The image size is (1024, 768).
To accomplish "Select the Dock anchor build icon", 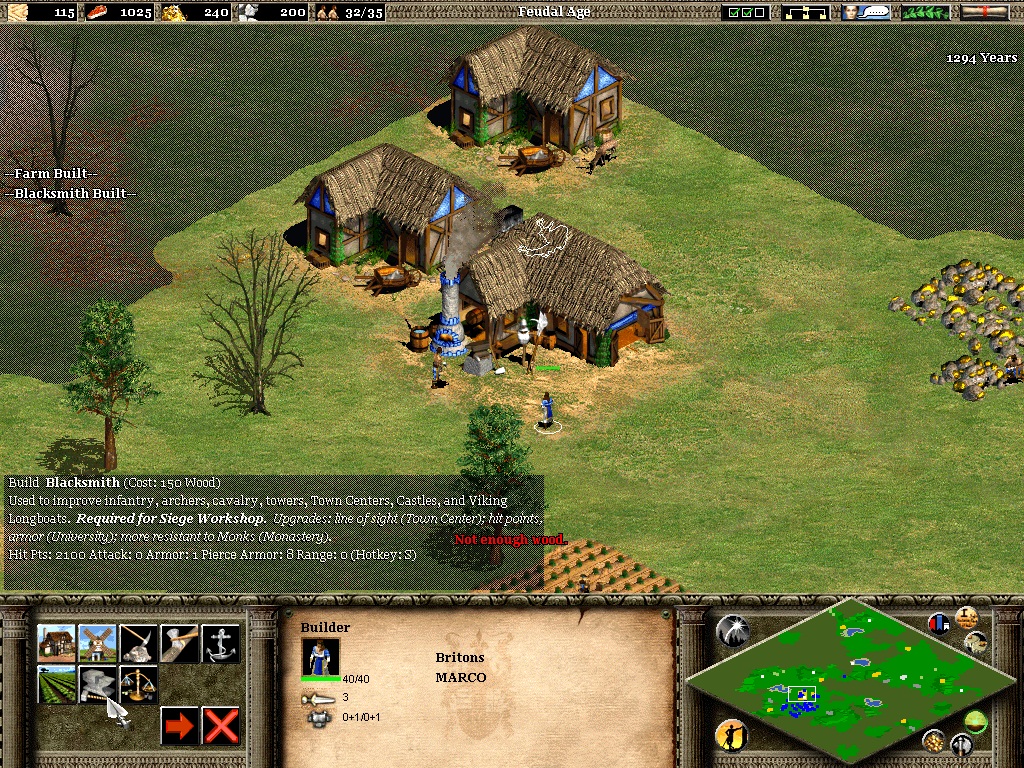I will click(221, 644).
